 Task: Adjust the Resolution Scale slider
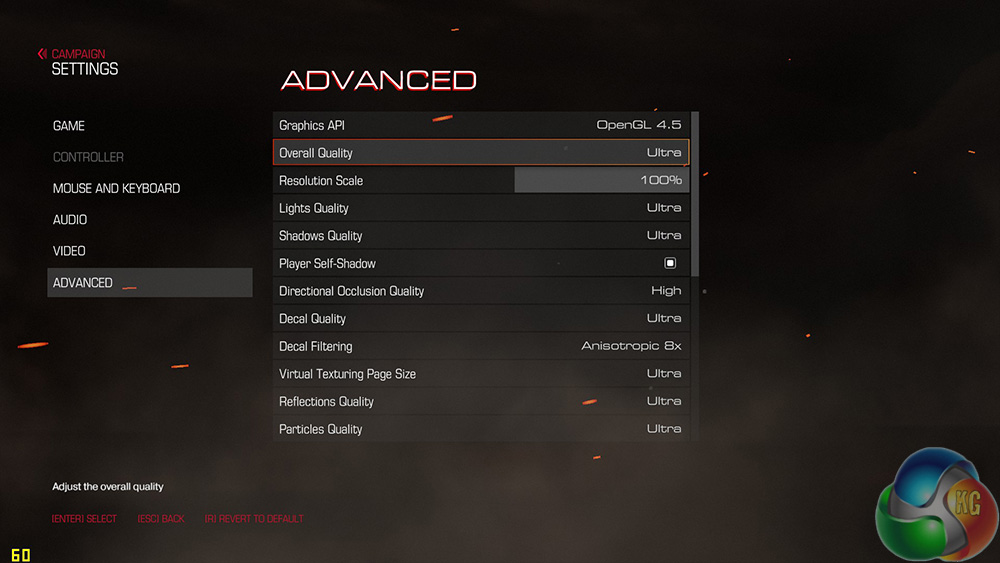(x=601, y=181)
